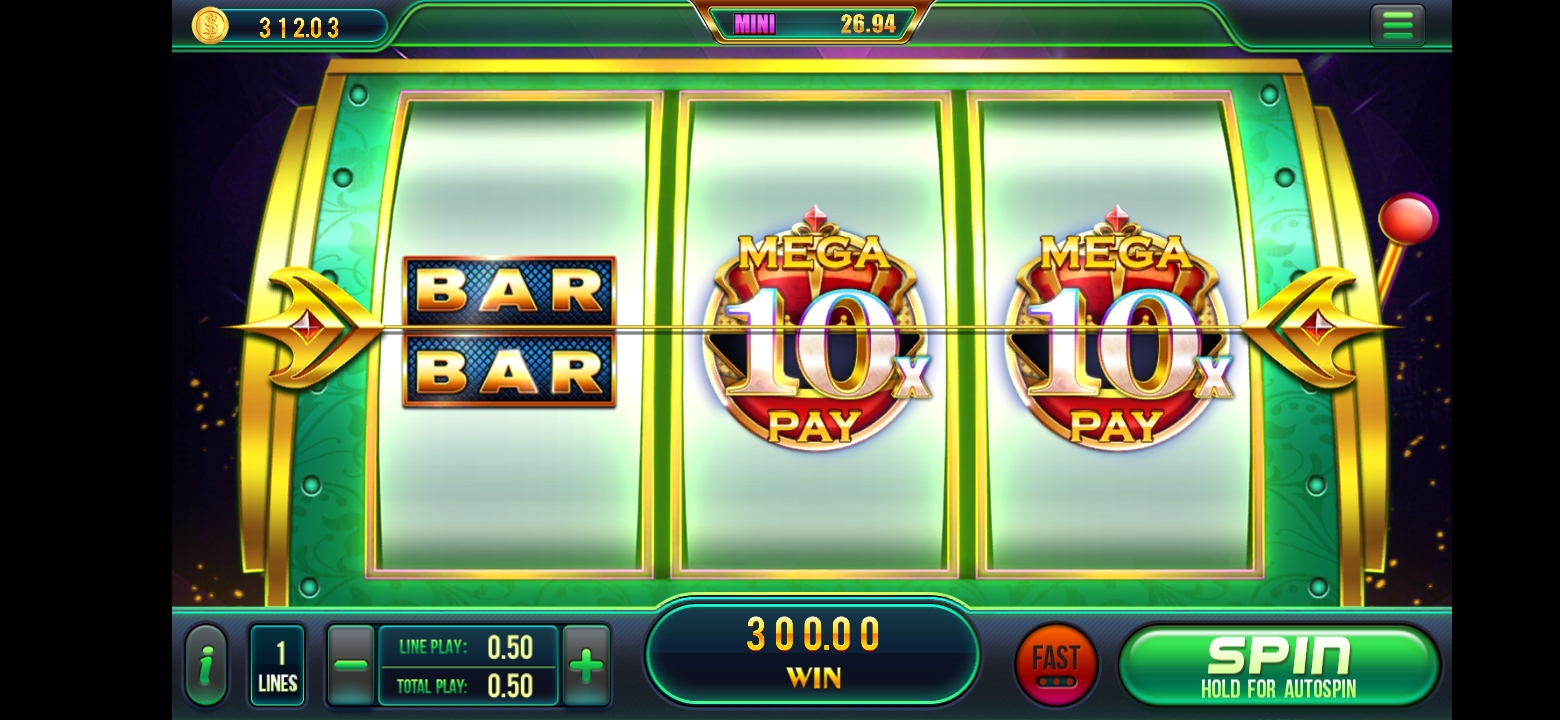The width and height of the screenshot is (1560, 720).
Task: Increase line play with the plus button
Action: click(587, 666)
